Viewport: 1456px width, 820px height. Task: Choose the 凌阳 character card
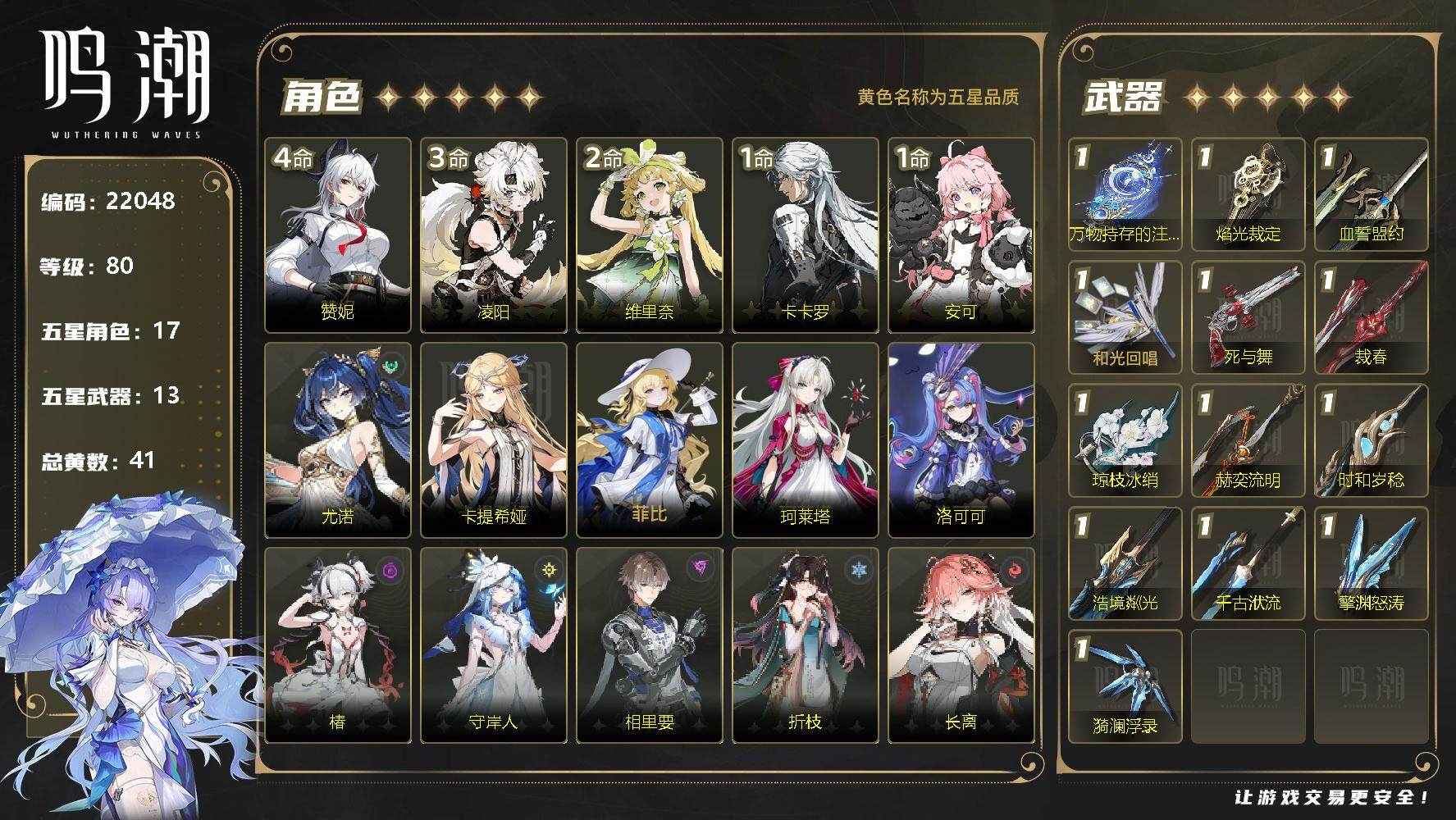(x=493, y=235)
